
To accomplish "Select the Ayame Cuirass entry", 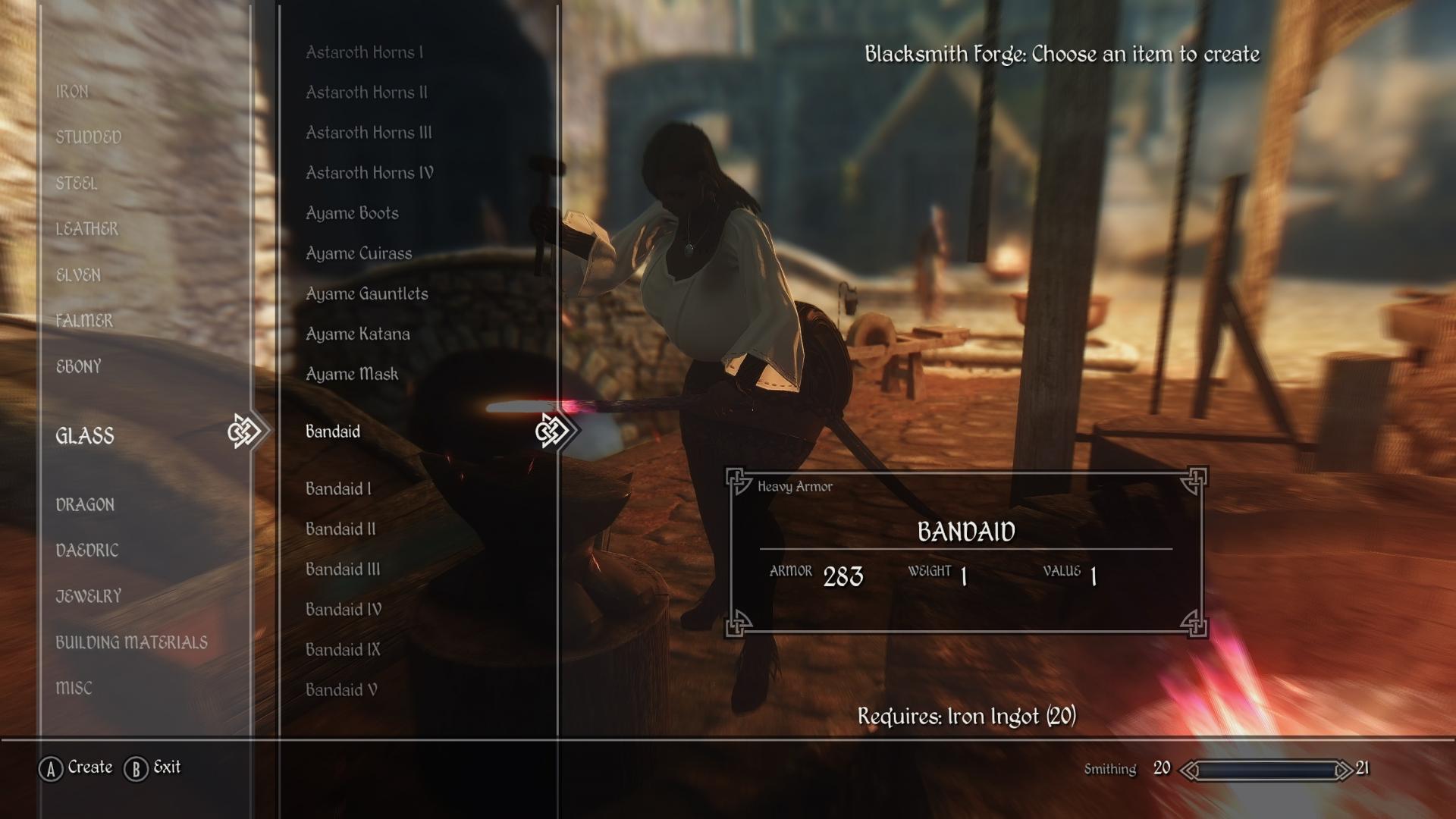I will click(359, 253).
